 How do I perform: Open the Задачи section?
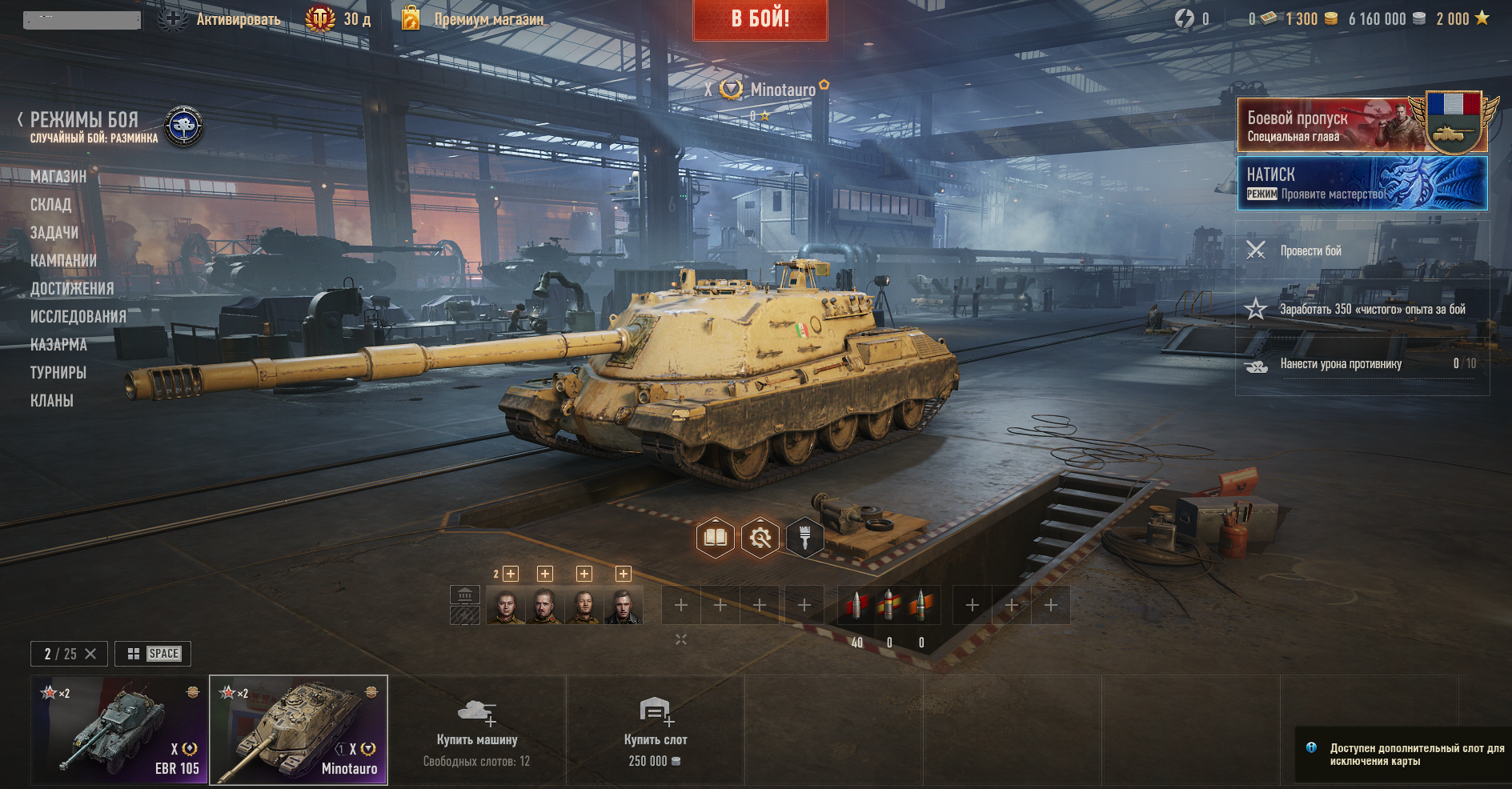click(54, 233)
